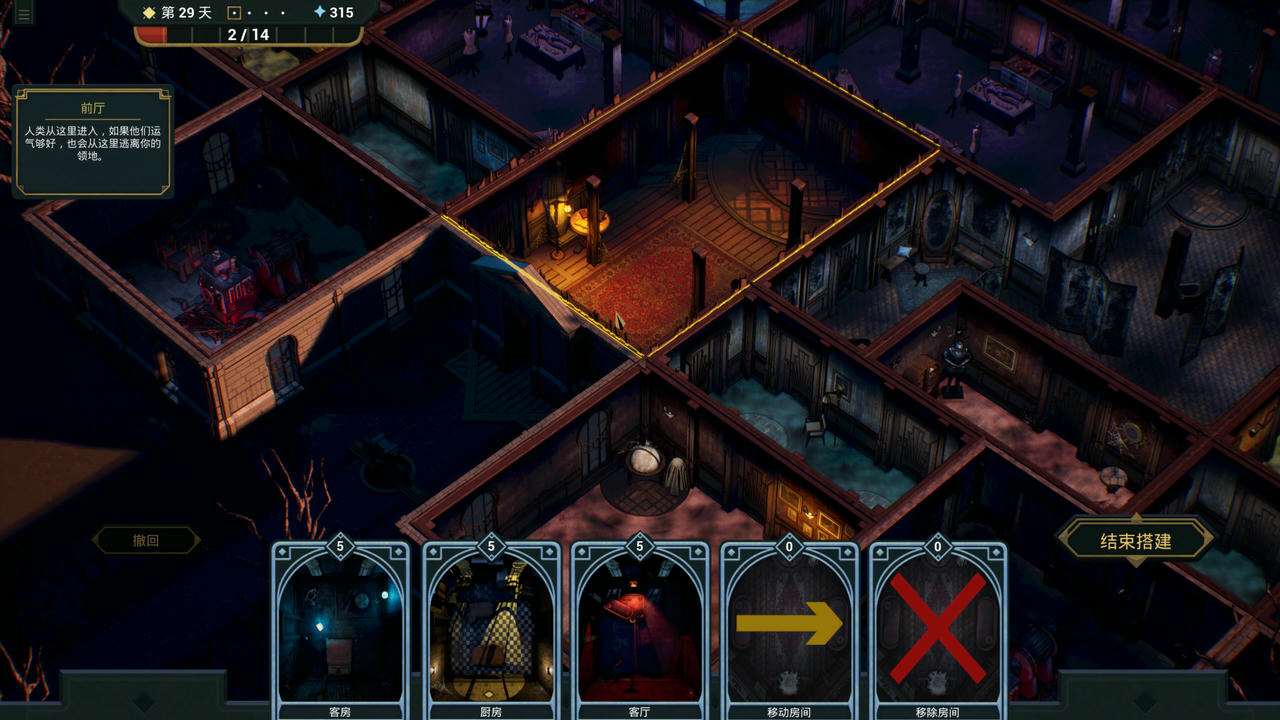Click the 前厅 info panel title
The height and width of the screenshot is (720, 1280).
pyautogui.click(x=94, y=108)
